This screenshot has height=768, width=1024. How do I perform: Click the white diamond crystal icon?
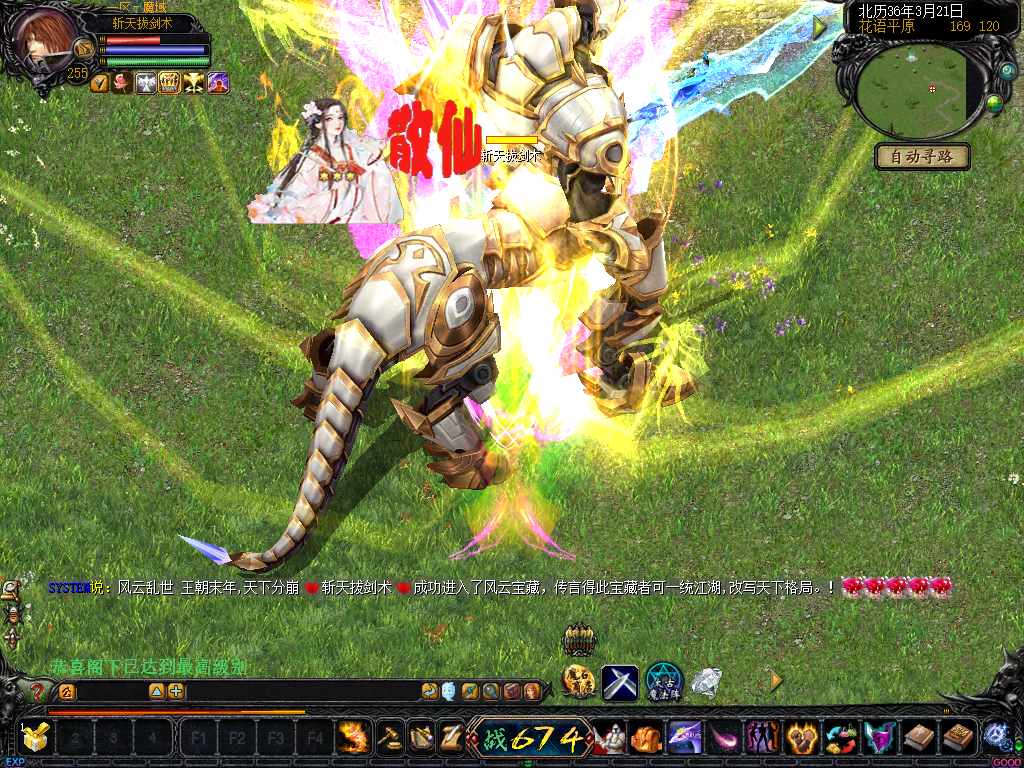[x=707, y=683]
